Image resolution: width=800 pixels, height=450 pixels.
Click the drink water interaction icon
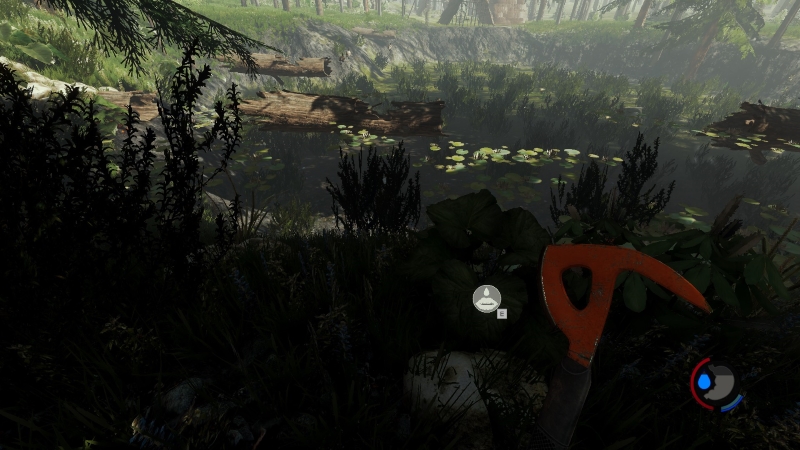click(486, 297)
